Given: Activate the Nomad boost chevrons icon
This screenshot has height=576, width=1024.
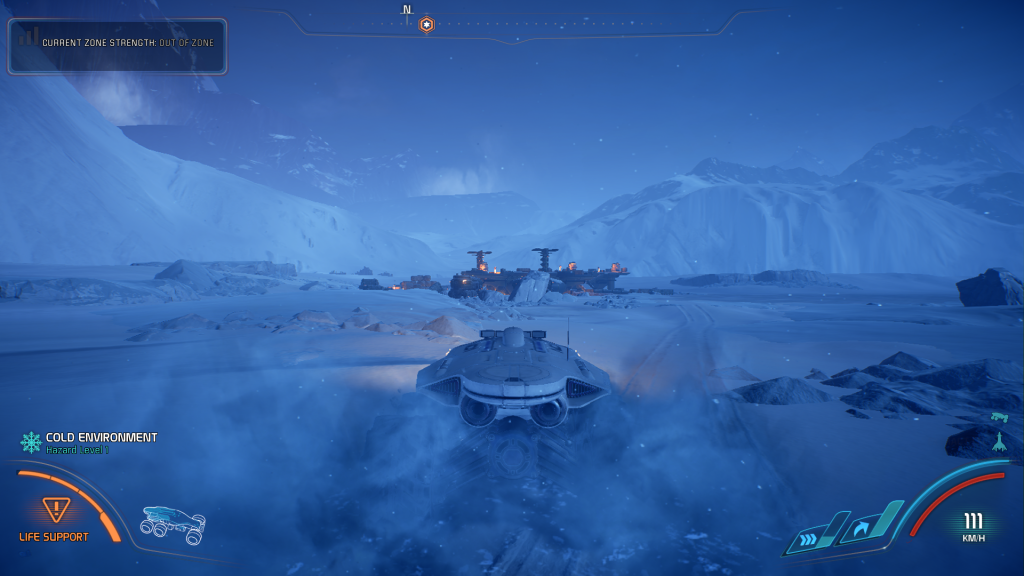Looking at the screenshot, I should pyautogui.click(x=809, y=539).
